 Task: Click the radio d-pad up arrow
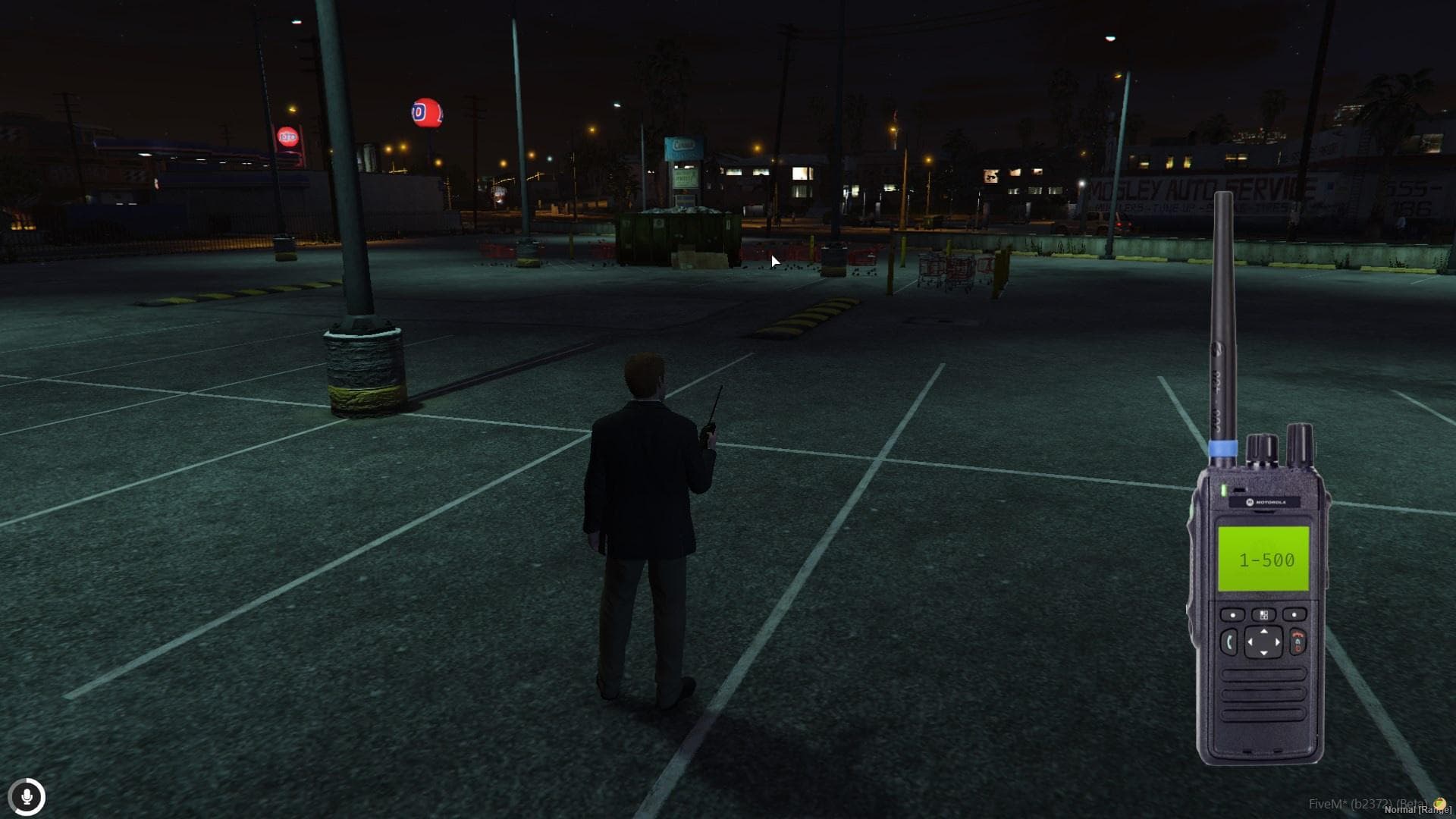coord(1263,631)
